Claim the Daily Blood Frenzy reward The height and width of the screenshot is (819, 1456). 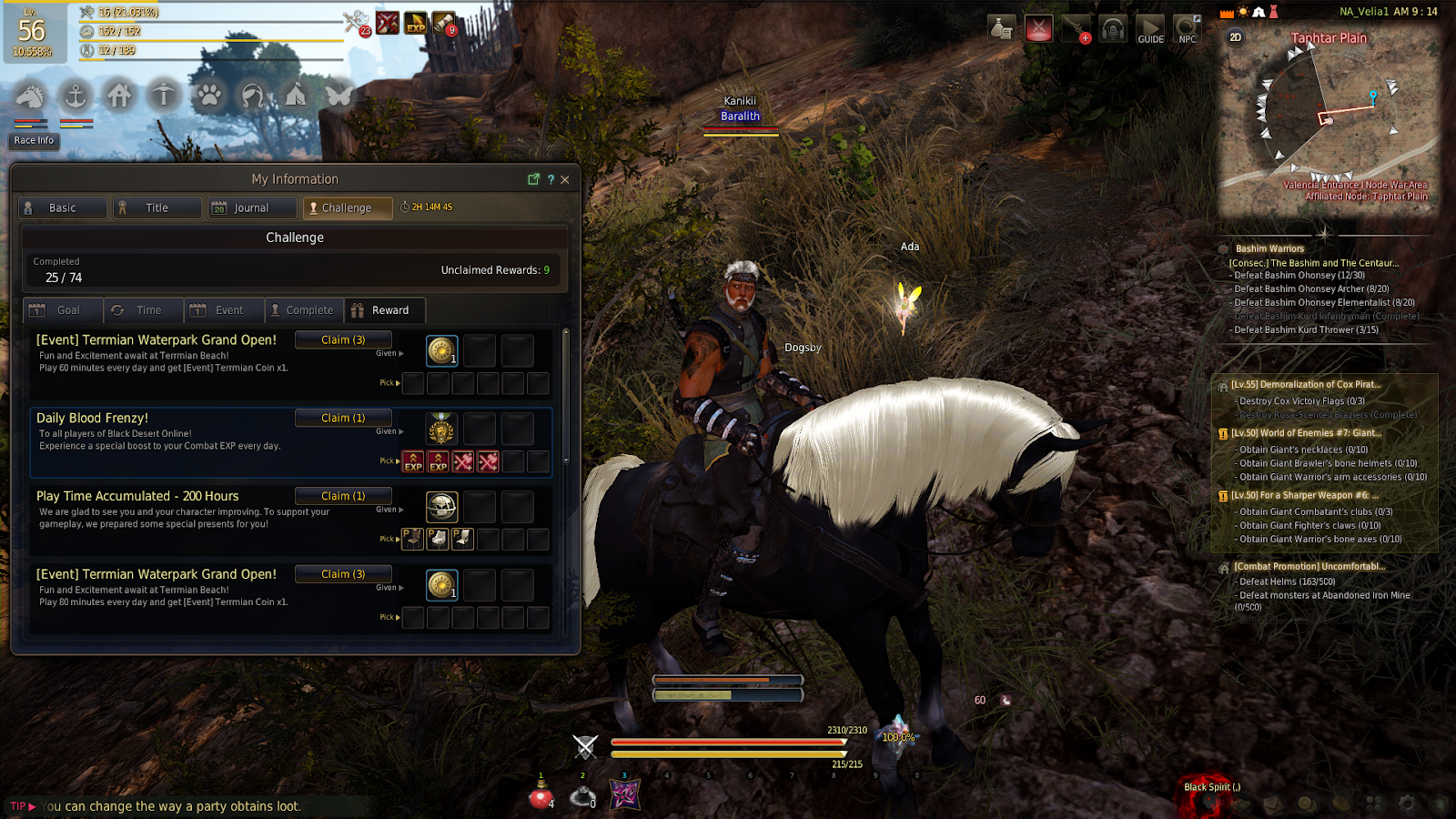[343, 418]
